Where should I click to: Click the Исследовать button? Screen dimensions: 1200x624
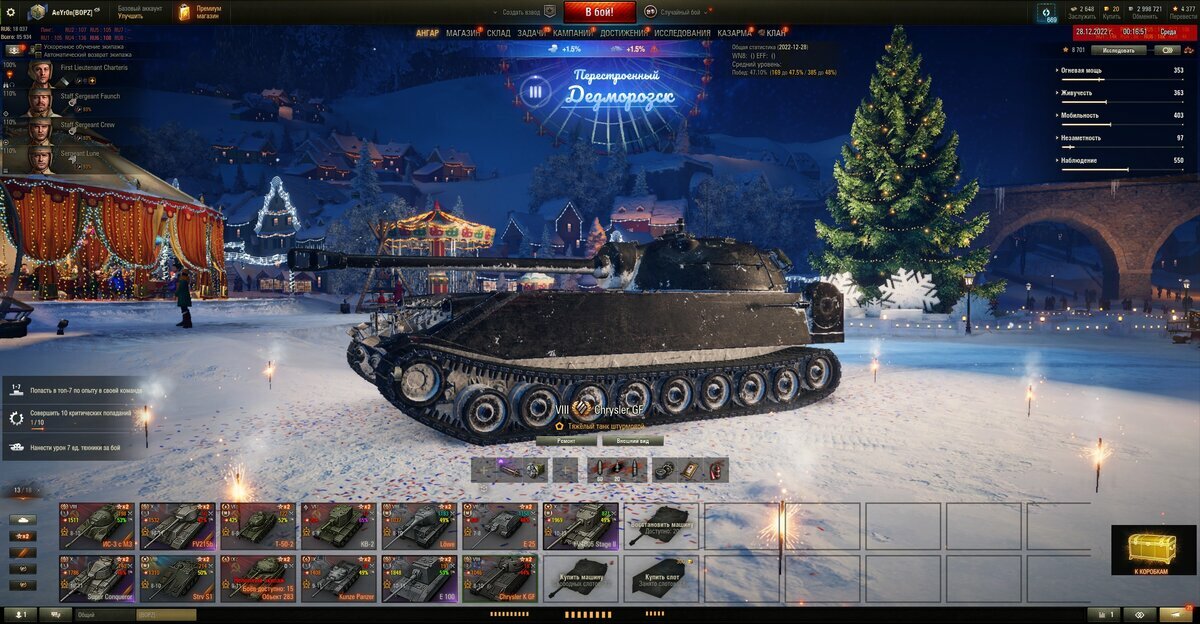(1118, 49)
